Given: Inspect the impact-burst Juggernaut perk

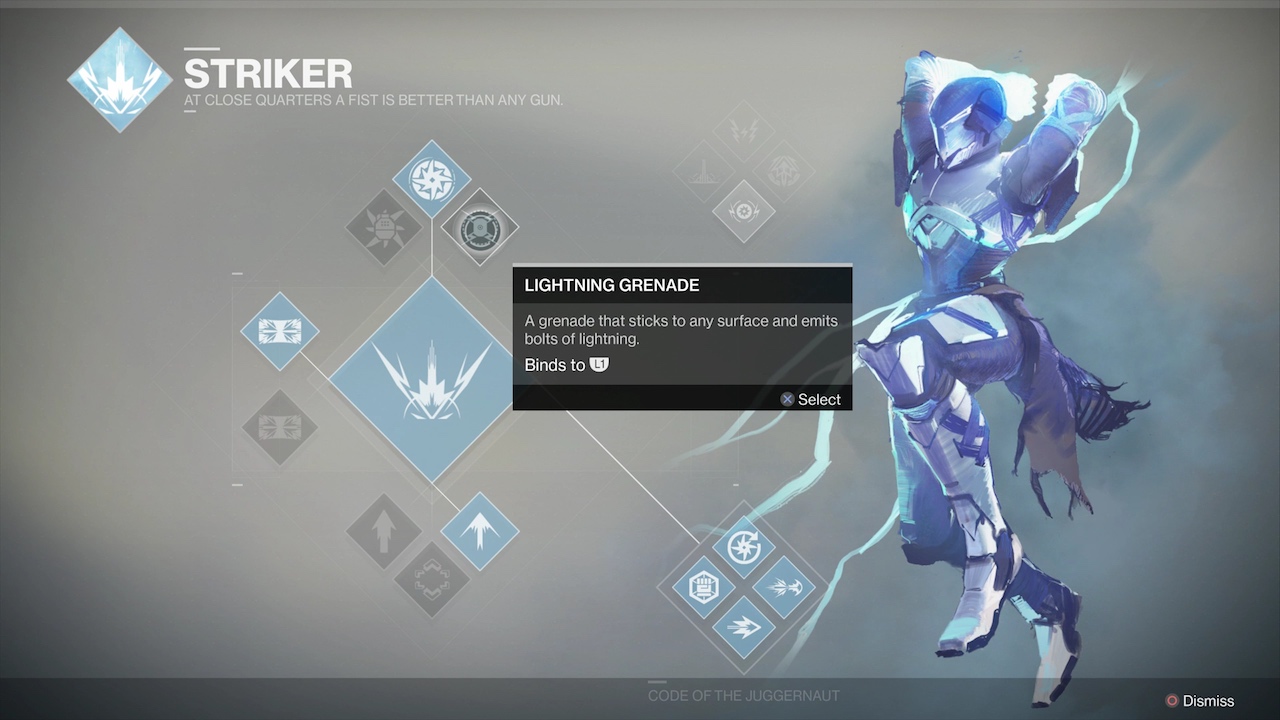Looking at the screenshot, I should tap(784, 587).
